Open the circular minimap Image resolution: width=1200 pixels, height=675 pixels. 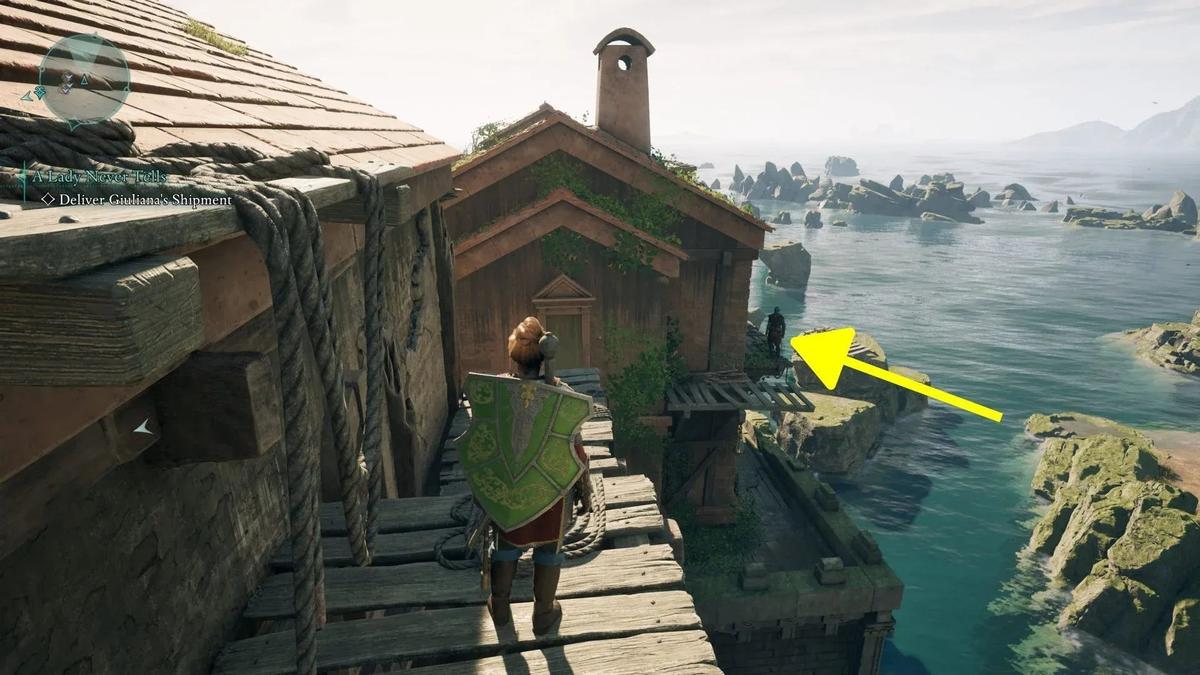[84, 79]
